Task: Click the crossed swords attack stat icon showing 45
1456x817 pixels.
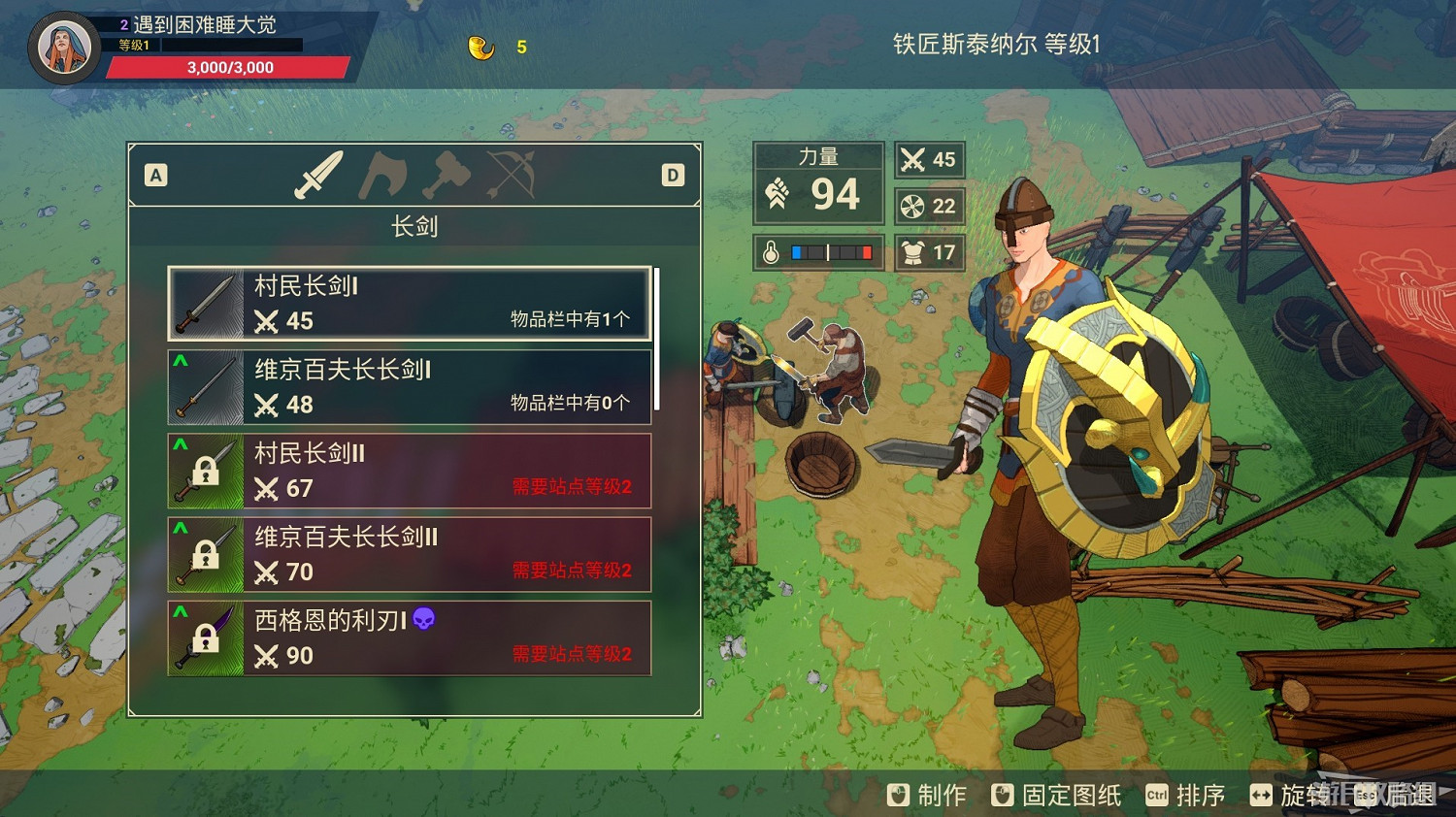Action: (910, 159)
